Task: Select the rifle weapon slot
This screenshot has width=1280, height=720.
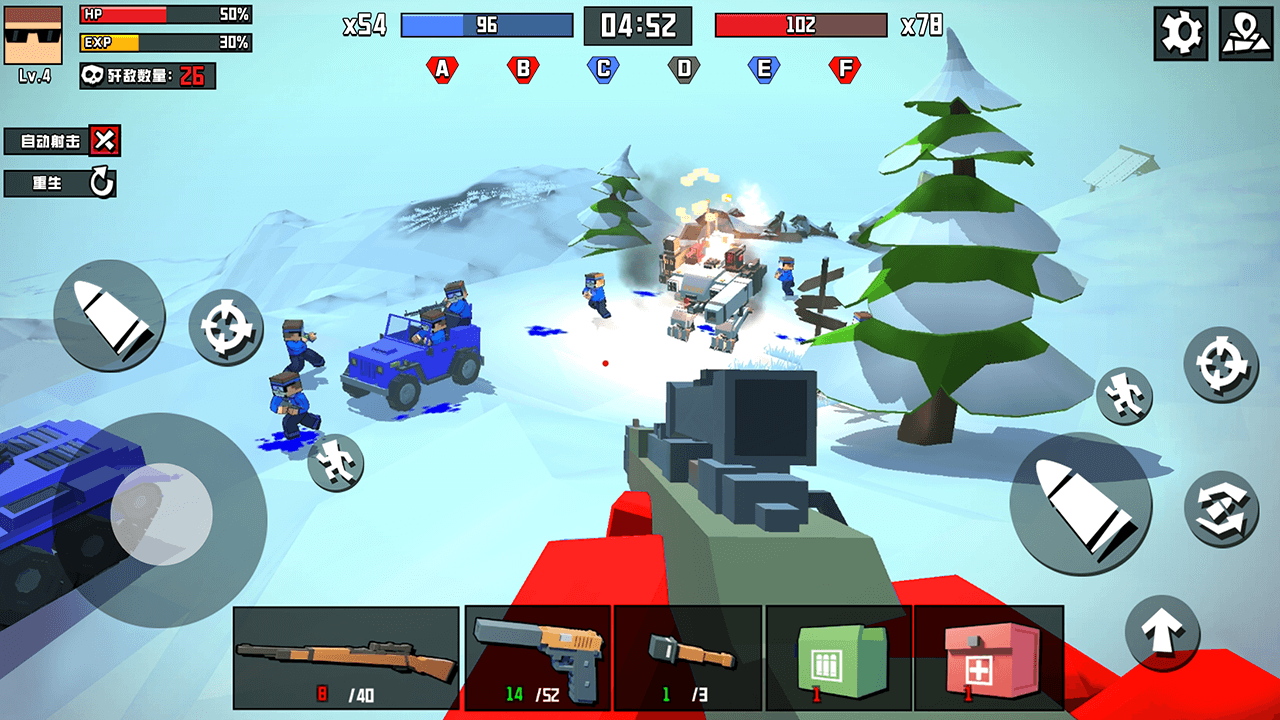Action: (345, 660)
